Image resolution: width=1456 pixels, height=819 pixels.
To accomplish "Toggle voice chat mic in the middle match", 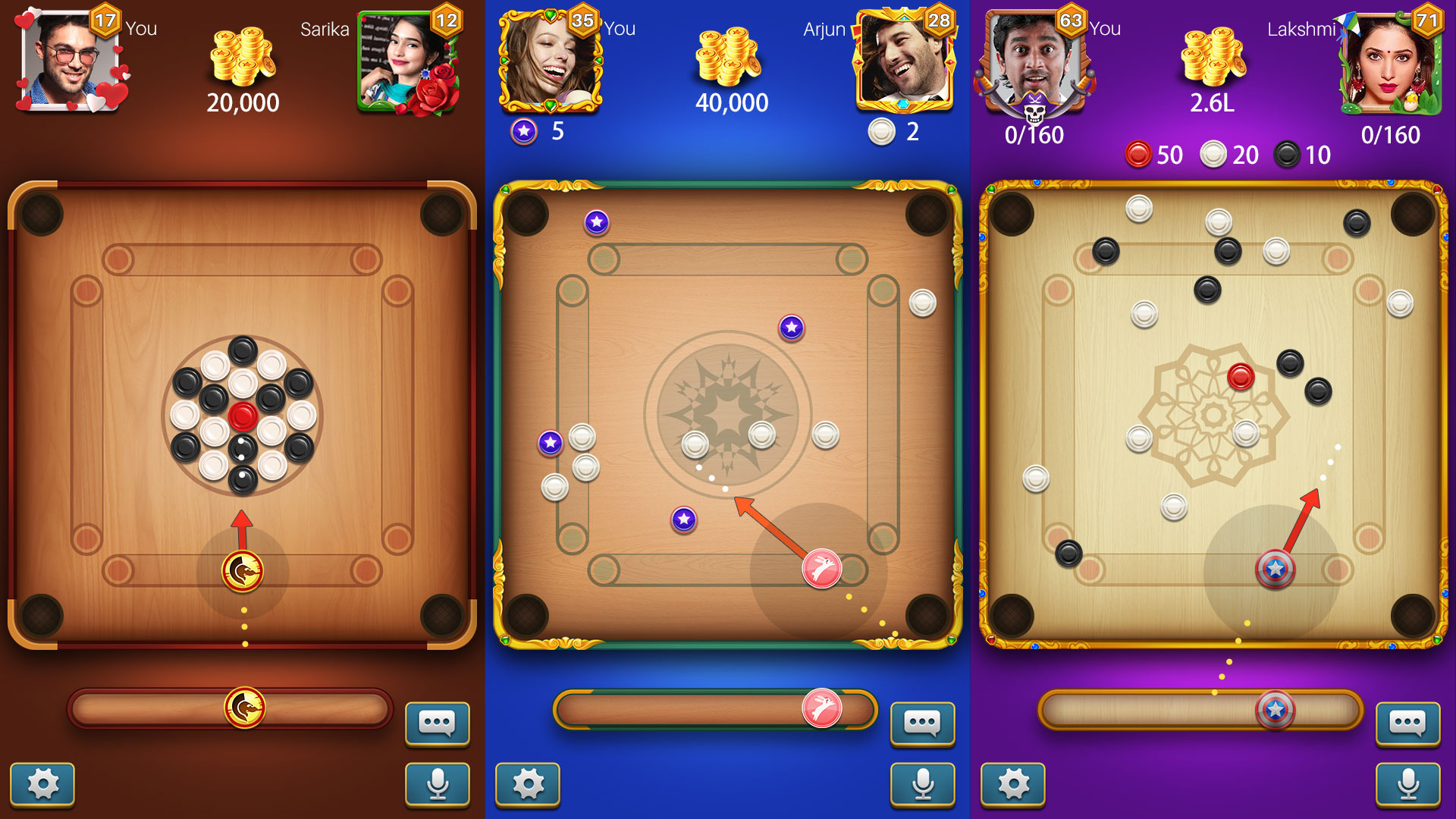I will pos(922,785).
